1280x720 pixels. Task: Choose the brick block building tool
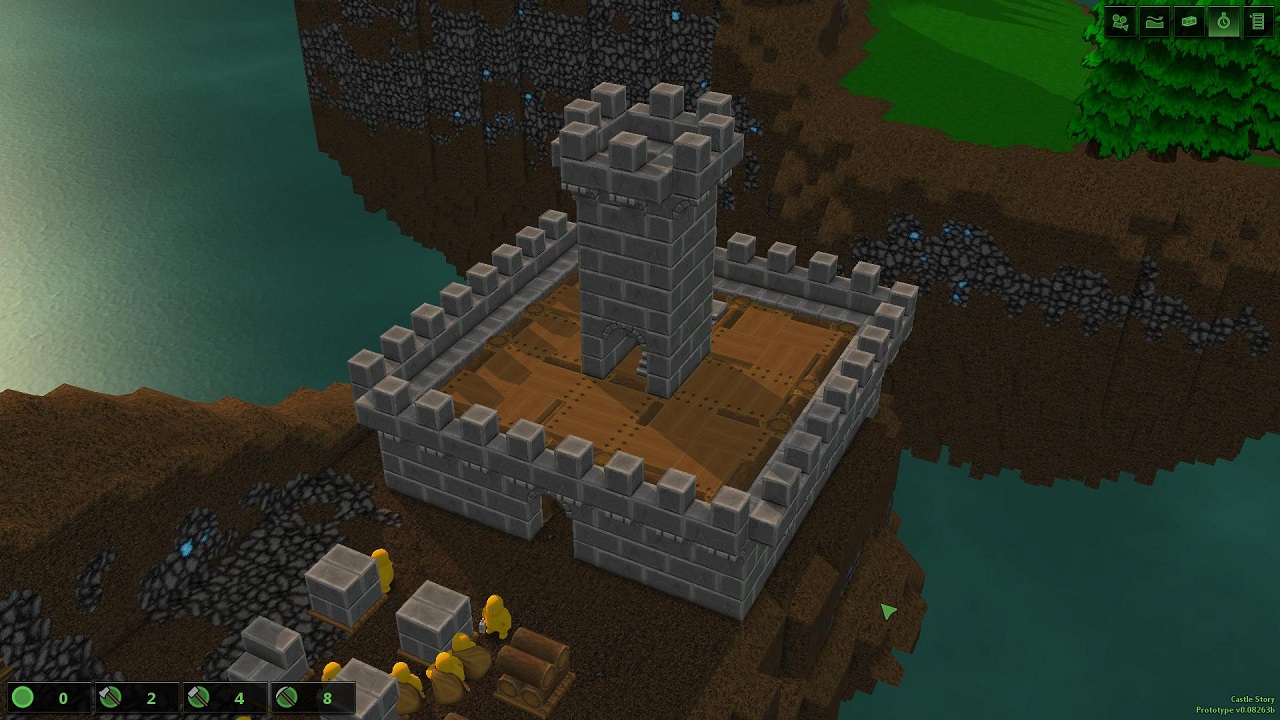click(x=1189, y=22)
